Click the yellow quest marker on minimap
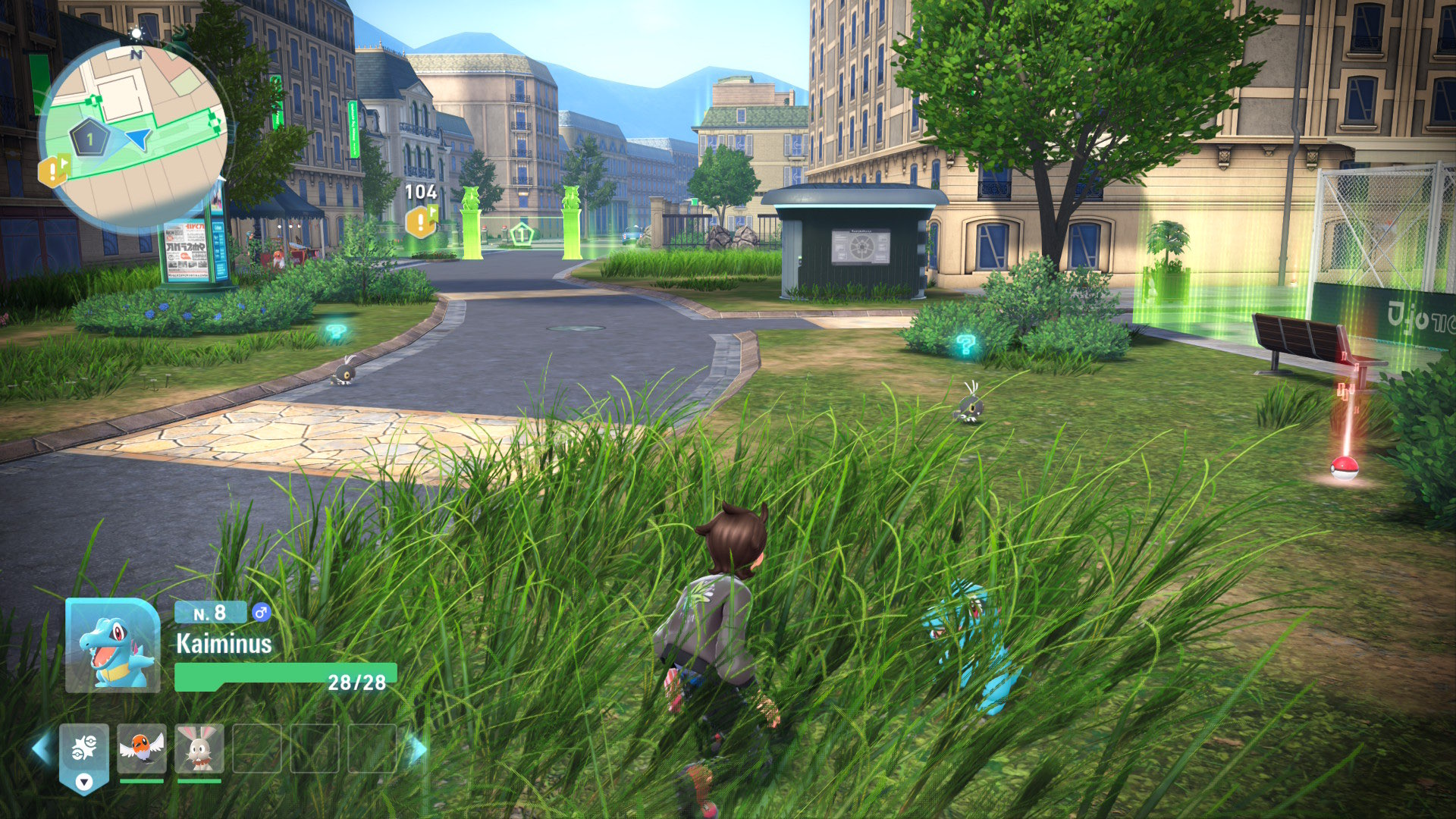1456x819 pixels. pos(53,171)
